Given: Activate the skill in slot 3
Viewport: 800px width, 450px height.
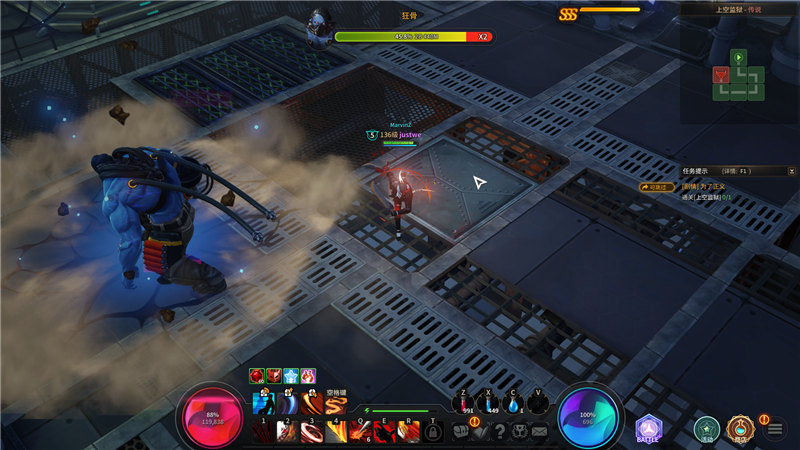Looking at the screenshot, I should tap(312, 431).
